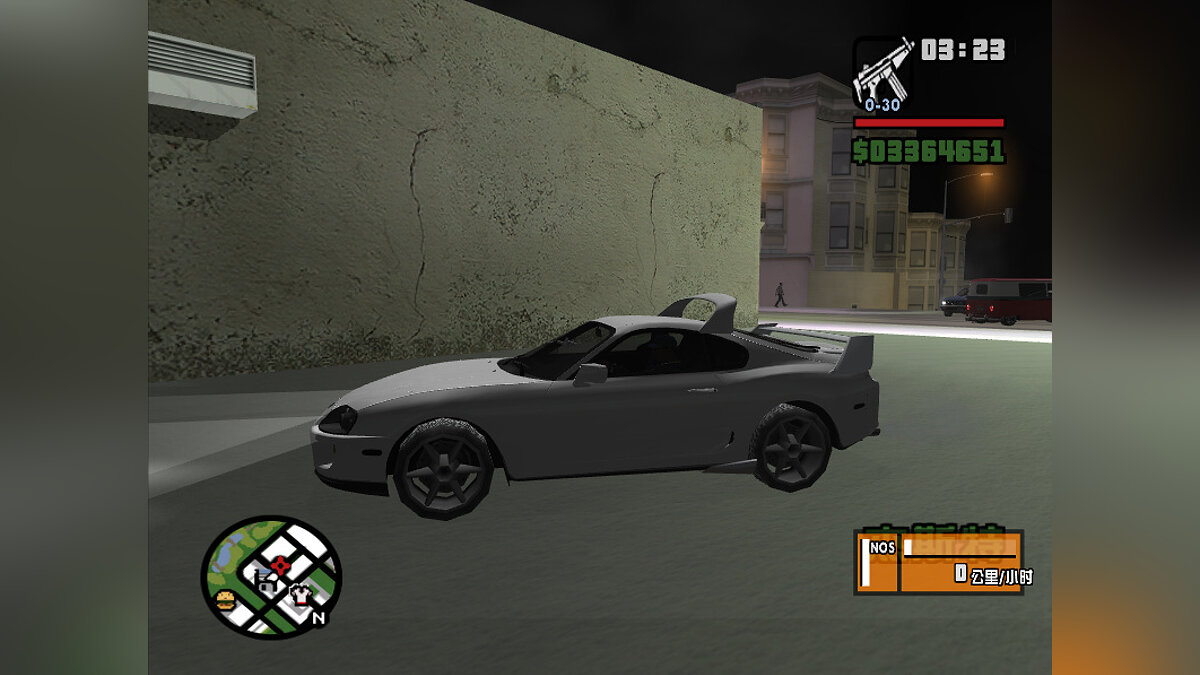The image size is (1200, 675).
Task: Click the north N indicator on radar
Action: point(319,618)
